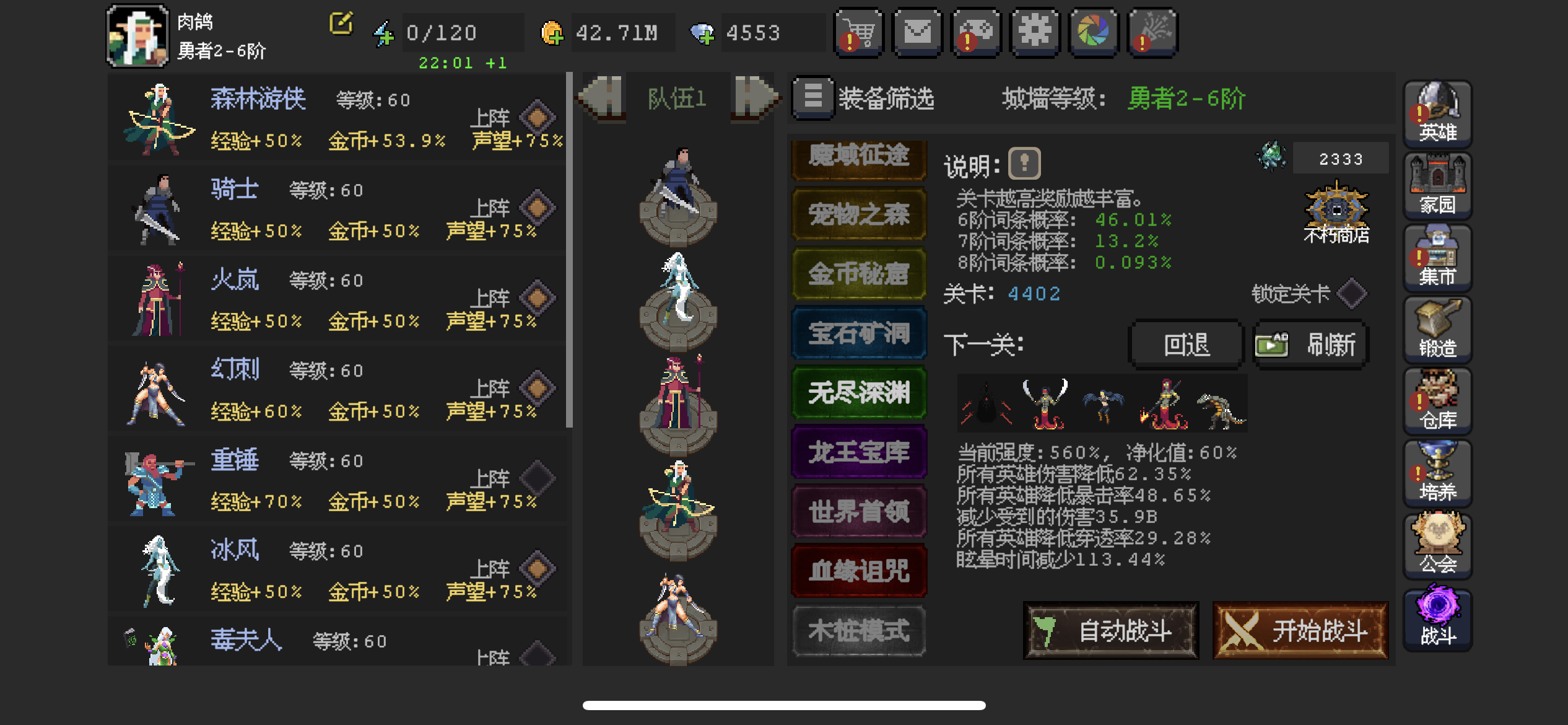The height and width of the screenshot is (725, 1568).
Task: Toggle 上阵 status for 重锤
Action: coord(538,478)
